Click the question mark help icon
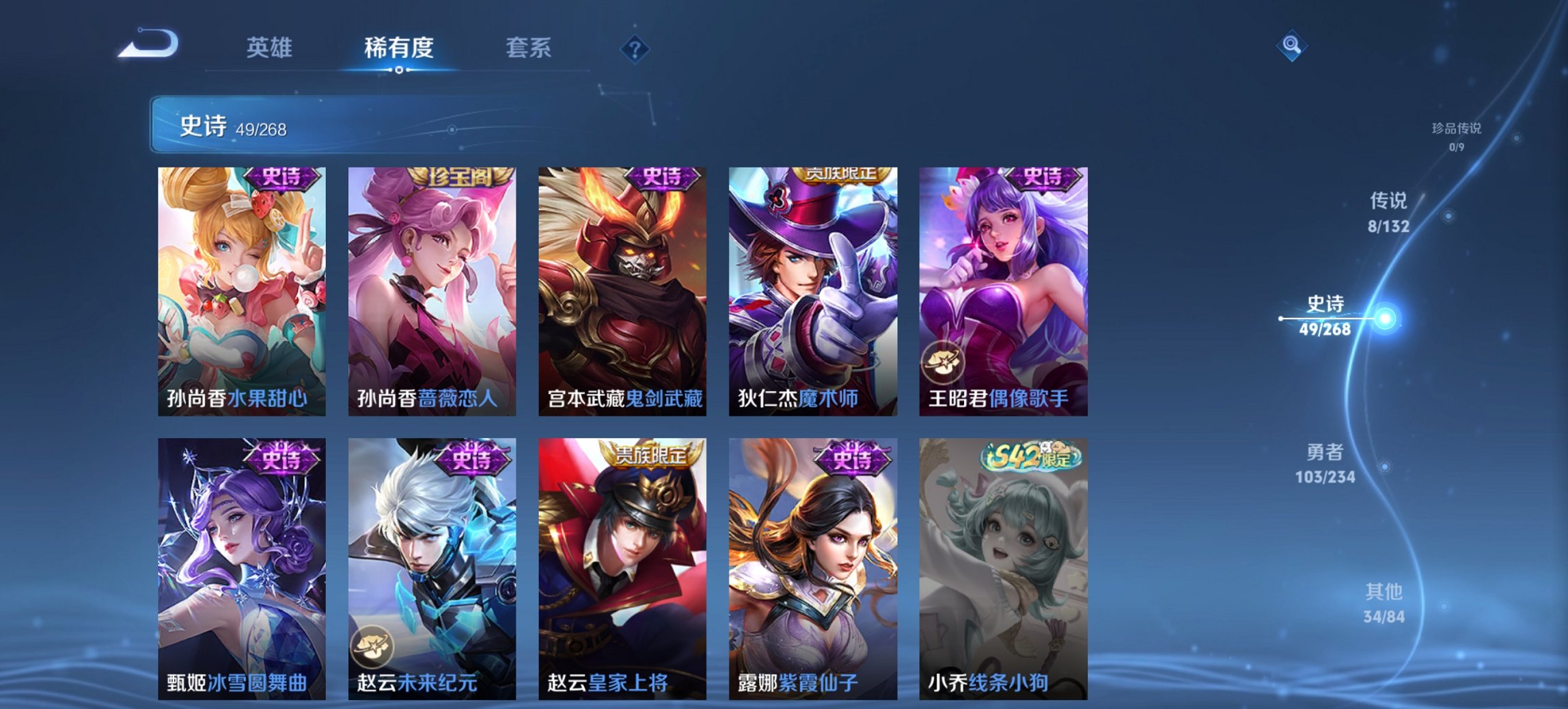Viewport: 1568px width, 709px height. 635,48
